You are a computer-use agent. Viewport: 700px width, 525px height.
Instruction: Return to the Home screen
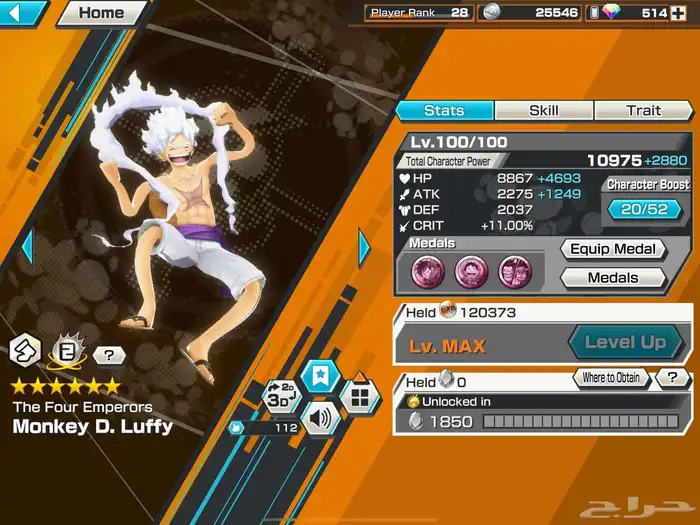click(101, 13)
